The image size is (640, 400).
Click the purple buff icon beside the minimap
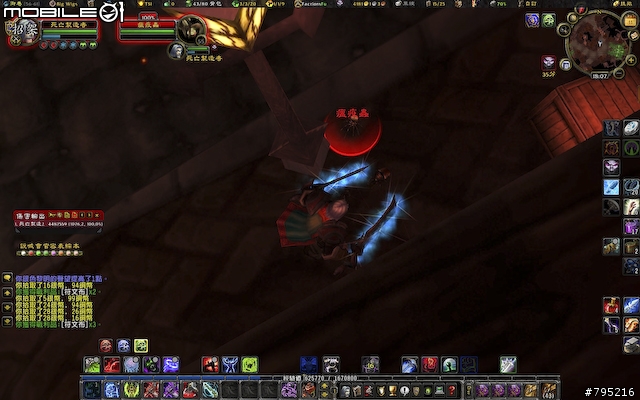(530, 19)
